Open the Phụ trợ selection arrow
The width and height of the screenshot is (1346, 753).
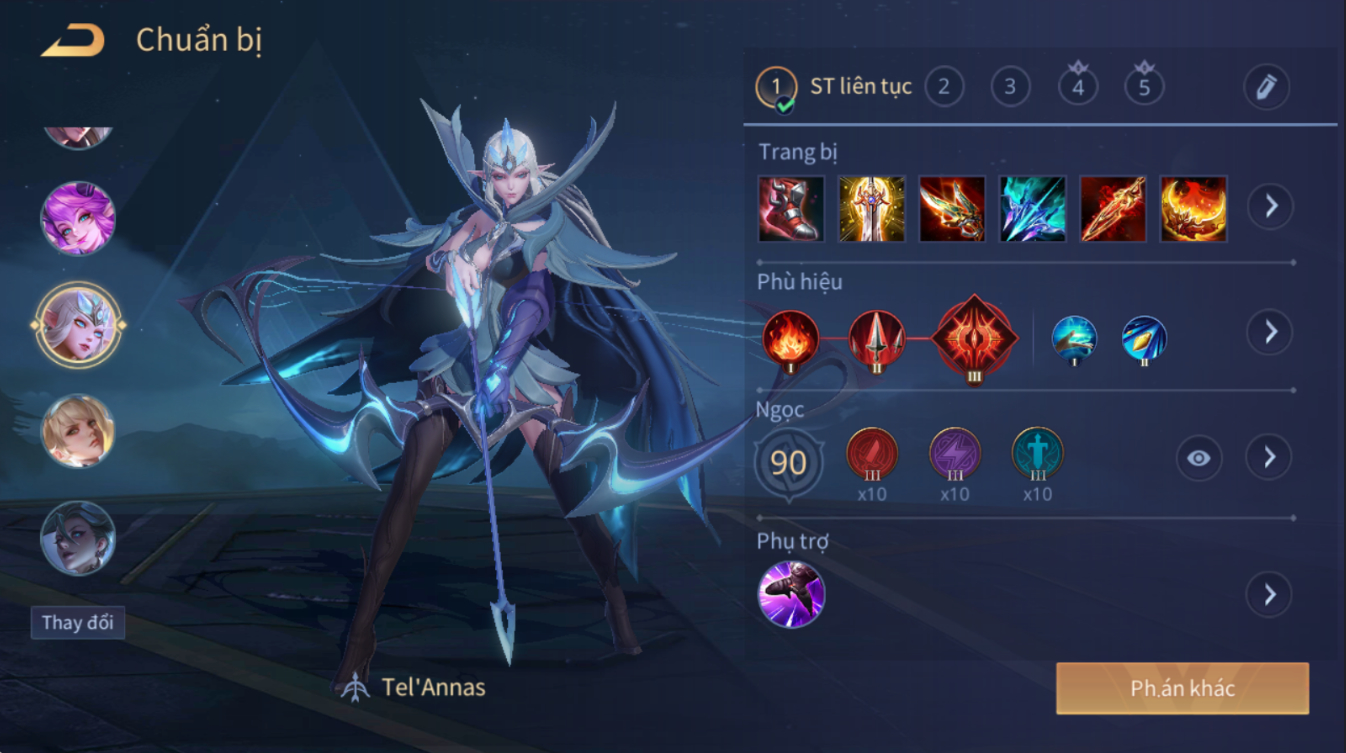point(1269,595)
